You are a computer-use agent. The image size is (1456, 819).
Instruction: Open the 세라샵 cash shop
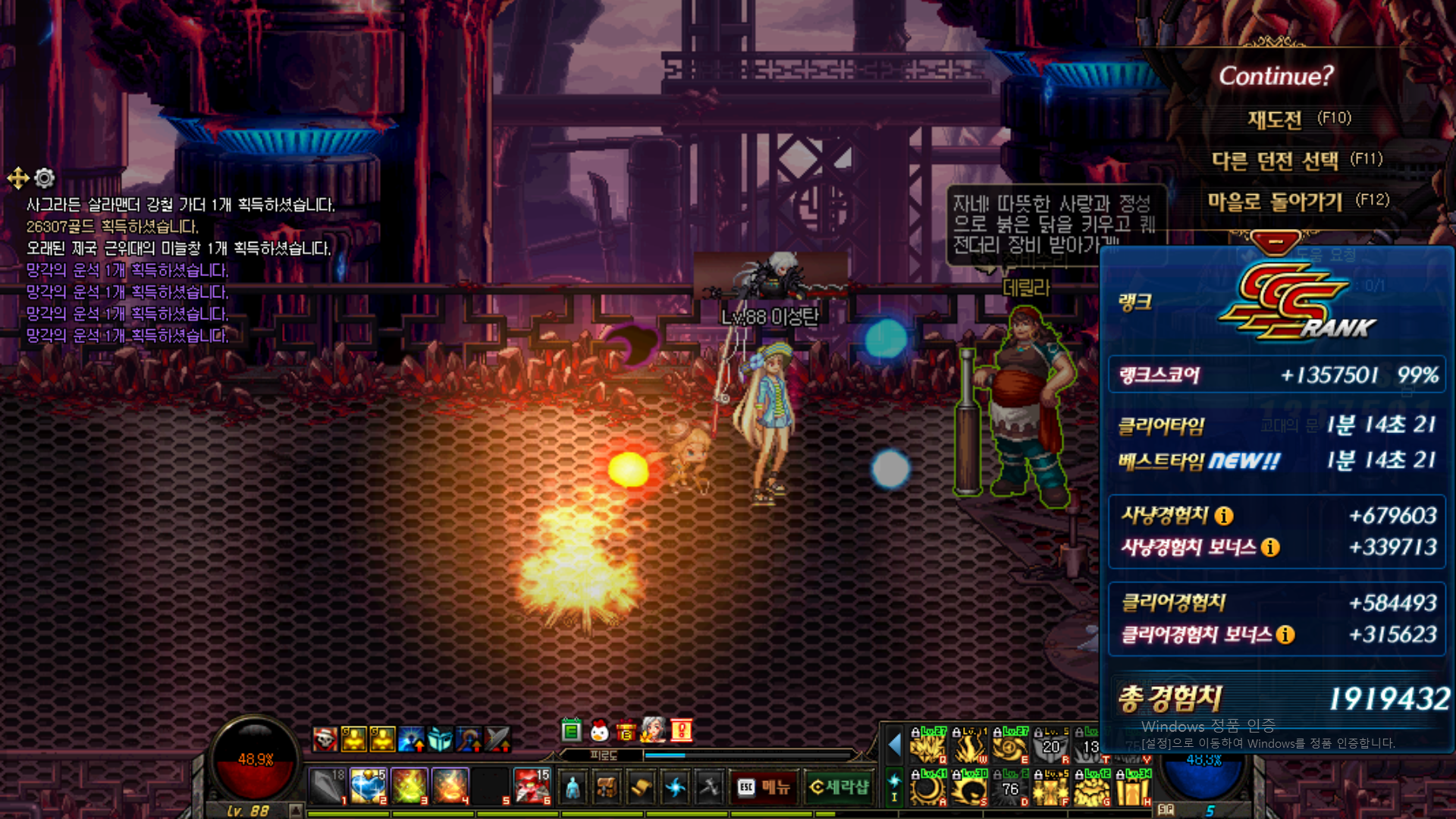coord(839,788)
